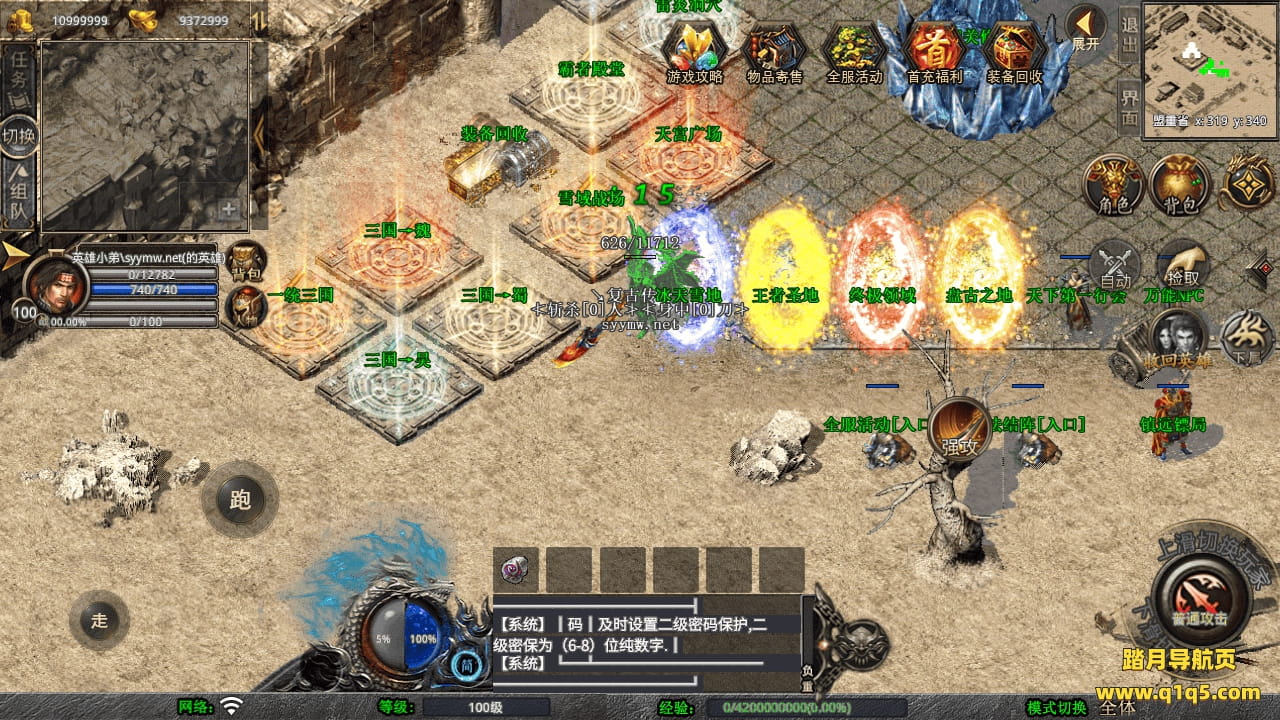
Task: Open the 背包 gold pouch inventory
Action: (x=1180, y=185)
